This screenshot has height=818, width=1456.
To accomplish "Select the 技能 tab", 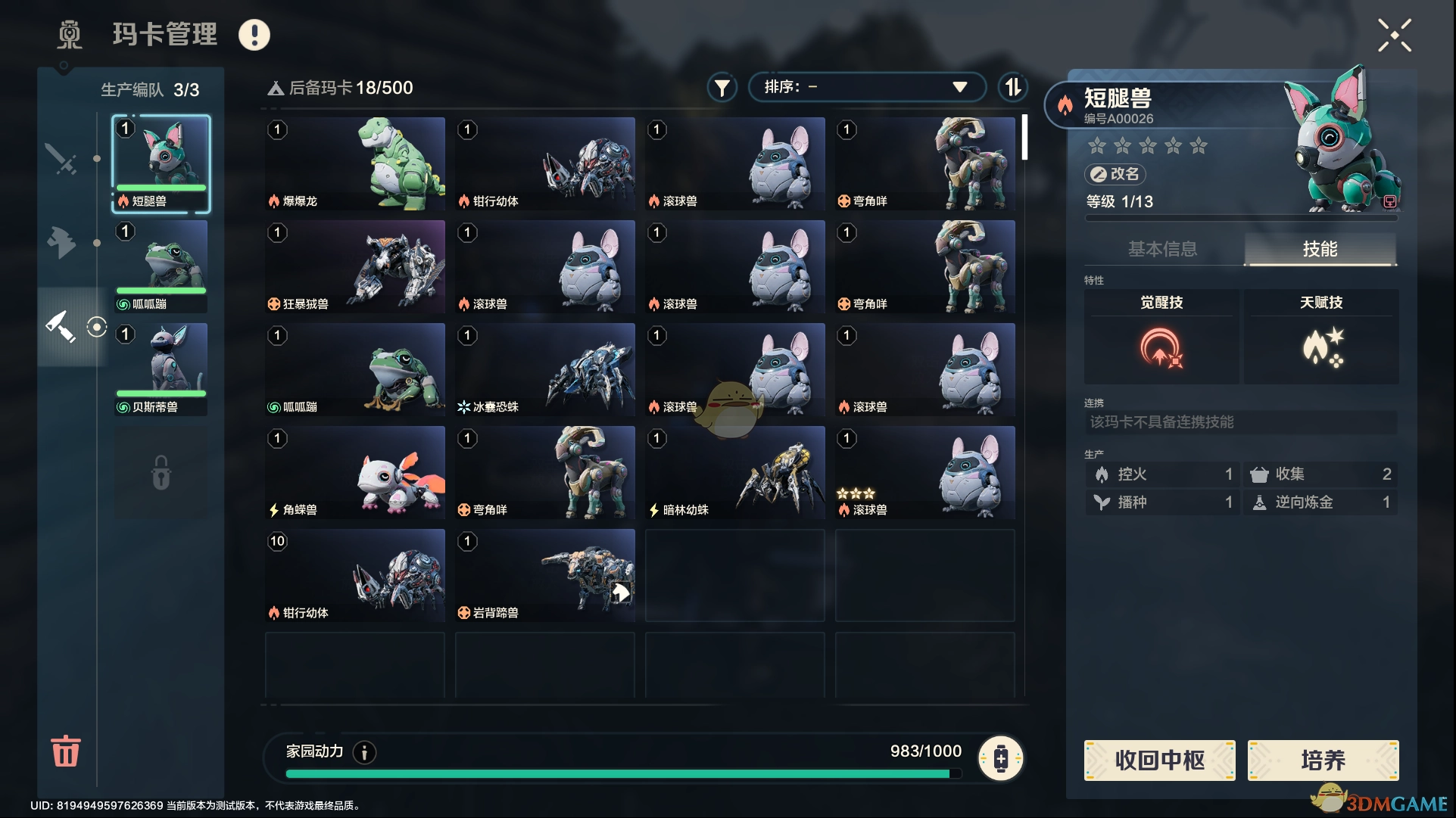I will (x=1320, y=249).
